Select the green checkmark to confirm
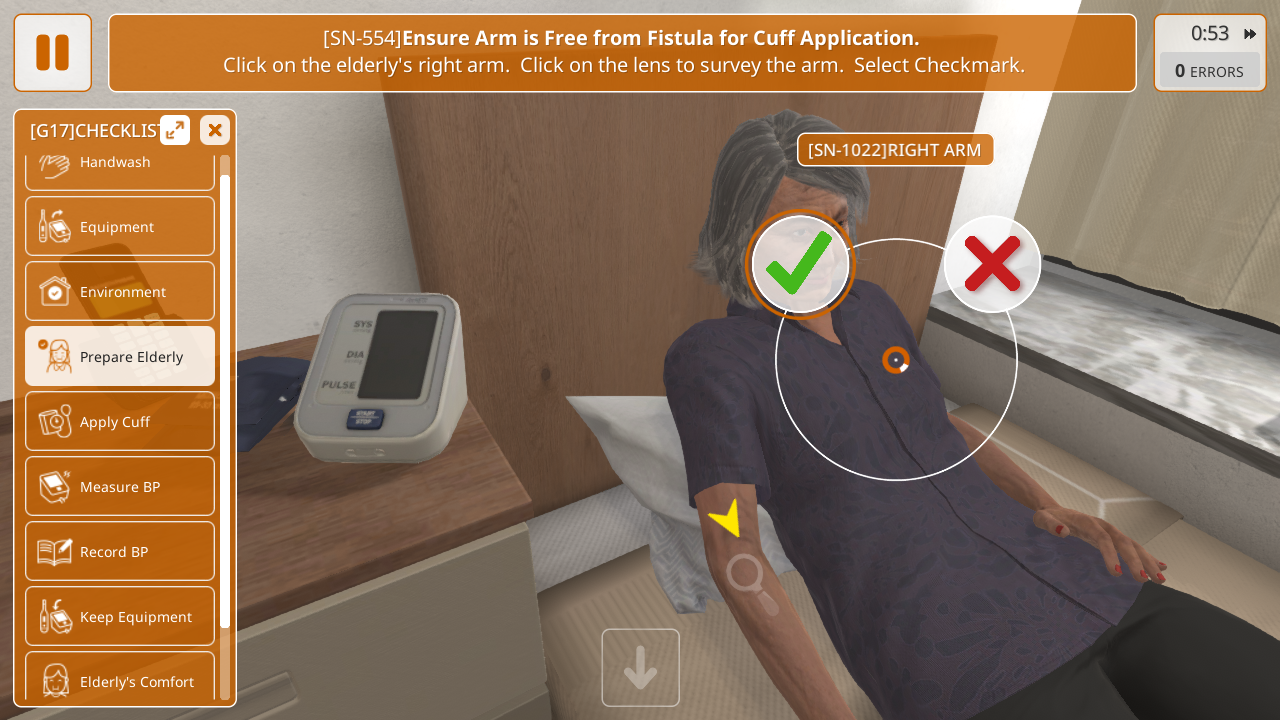The width and height of the screenshot is (1280, 720). [800, 264]
